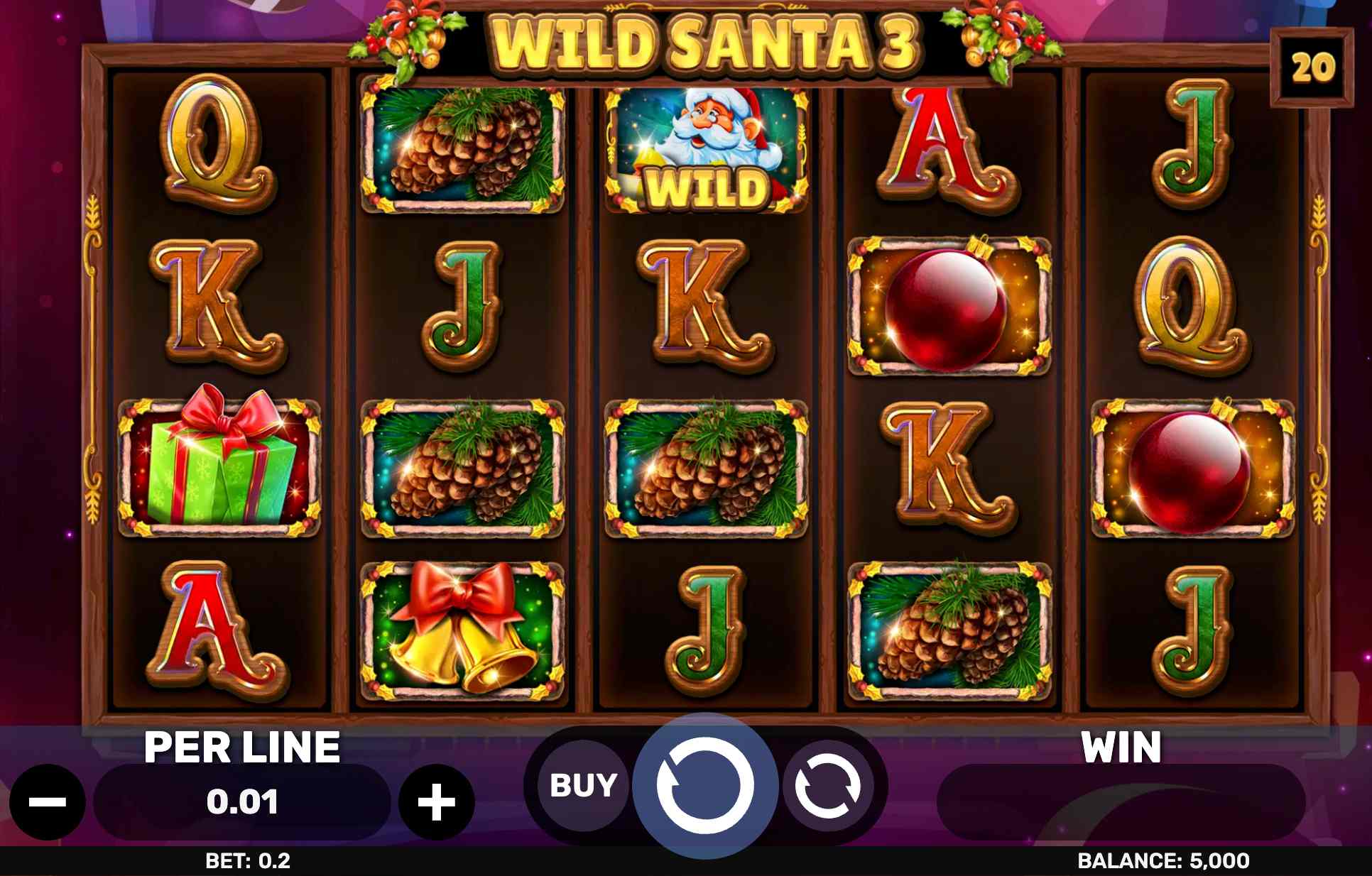The image size is (1372, 876).
Task: Click the 20 paylines indicator box
Action: pyautogui.click(x=1312, y=68)
